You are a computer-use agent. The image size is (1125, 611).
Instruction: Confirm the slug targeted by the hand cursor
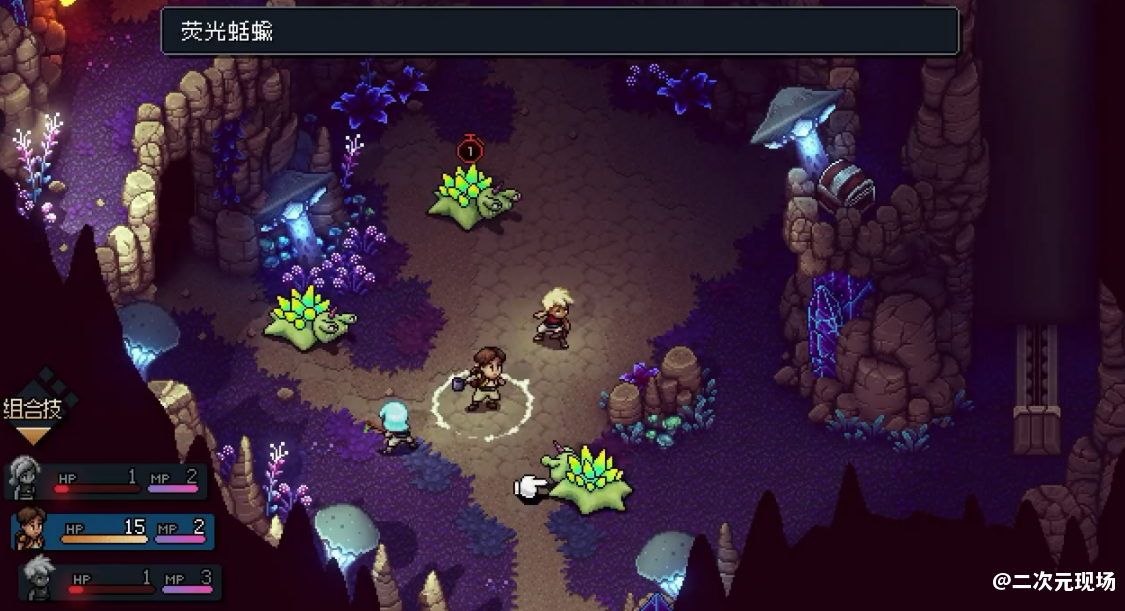click(x=591, y=480)
